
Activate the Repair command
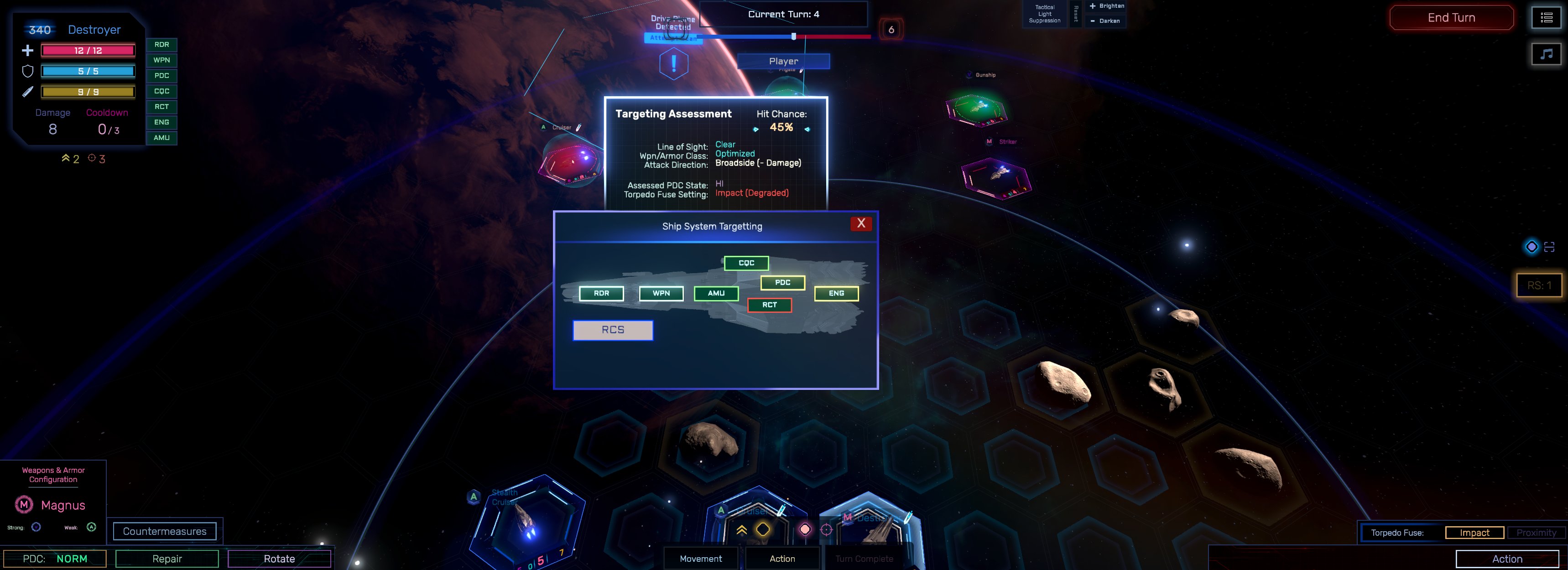[x=167, y=559]
